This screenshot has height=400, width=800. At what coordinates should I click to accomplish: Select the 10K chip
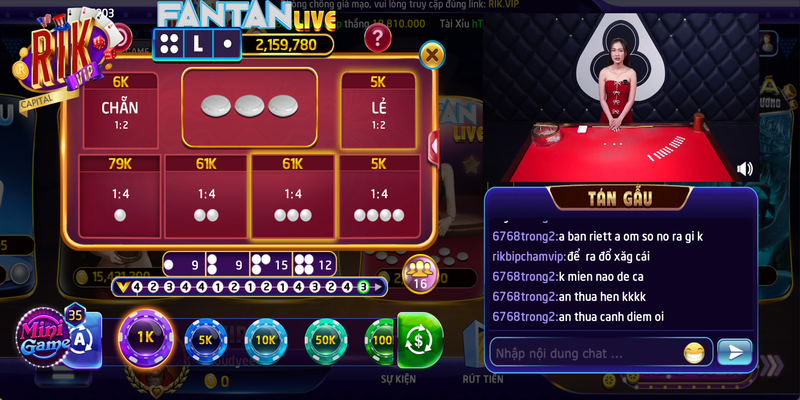click(x=266, y=339)
